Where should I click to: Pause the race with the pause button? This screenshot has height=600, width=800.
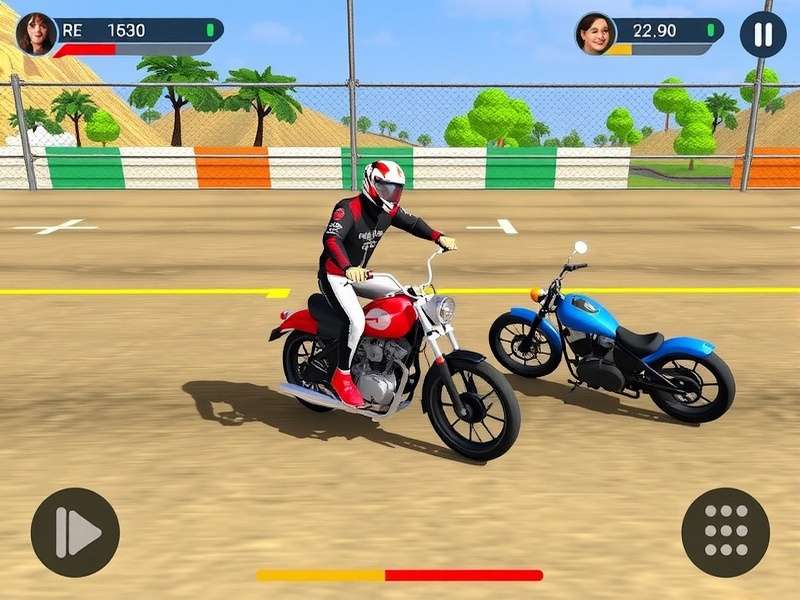click(763, 35)
